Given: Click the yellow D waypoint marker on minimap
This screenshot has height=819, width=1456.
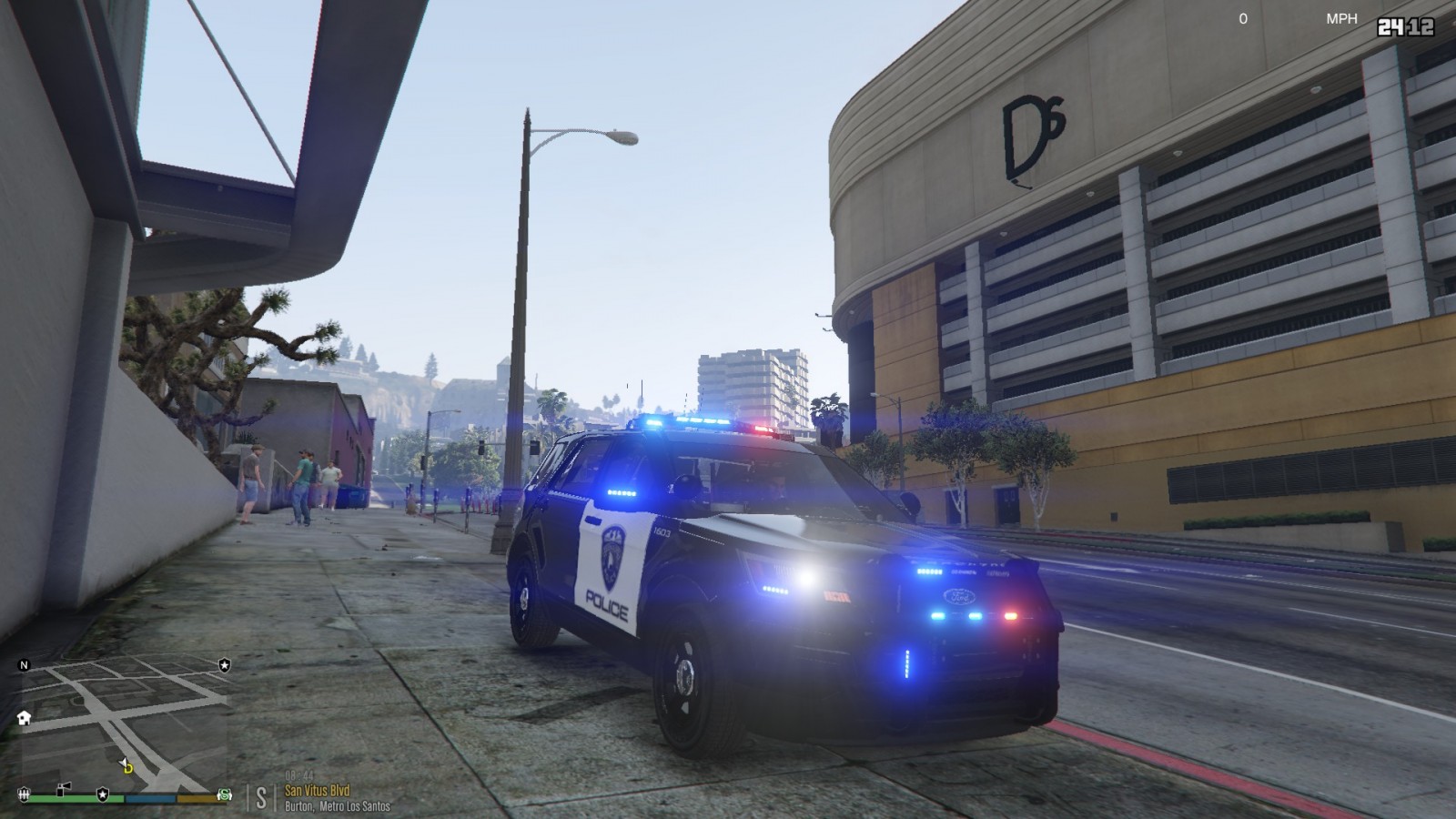Looking at the screenshot, I should [x=127, y=769].
